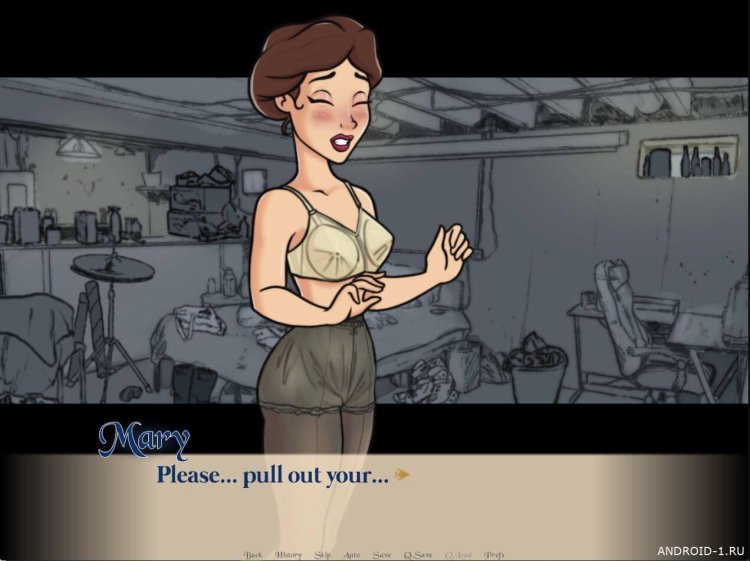Screen dimensions: 750x561
Task: Open the Save game screen
Action: click(382, 554)
